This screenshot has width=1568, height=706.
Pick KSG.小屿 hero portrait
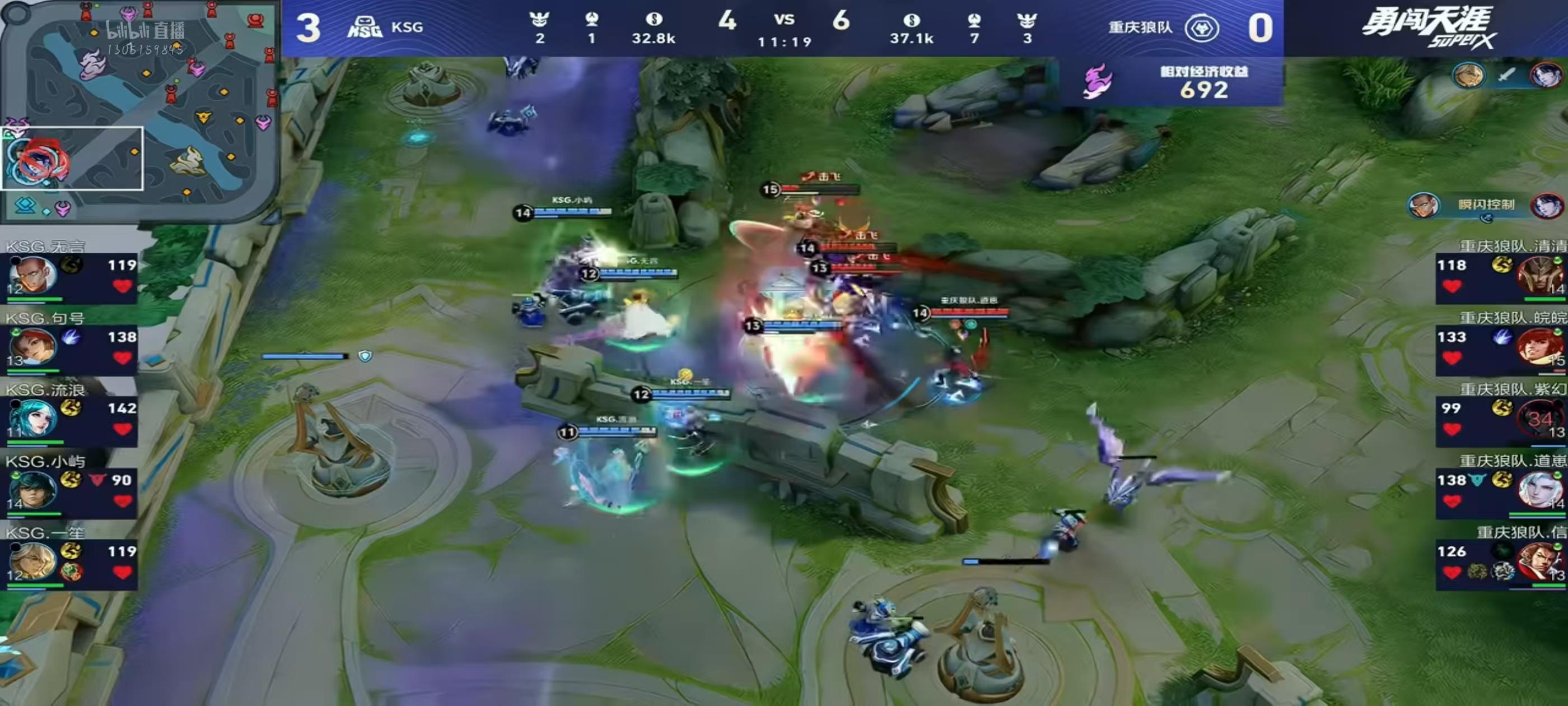click(x=32, y=490)
